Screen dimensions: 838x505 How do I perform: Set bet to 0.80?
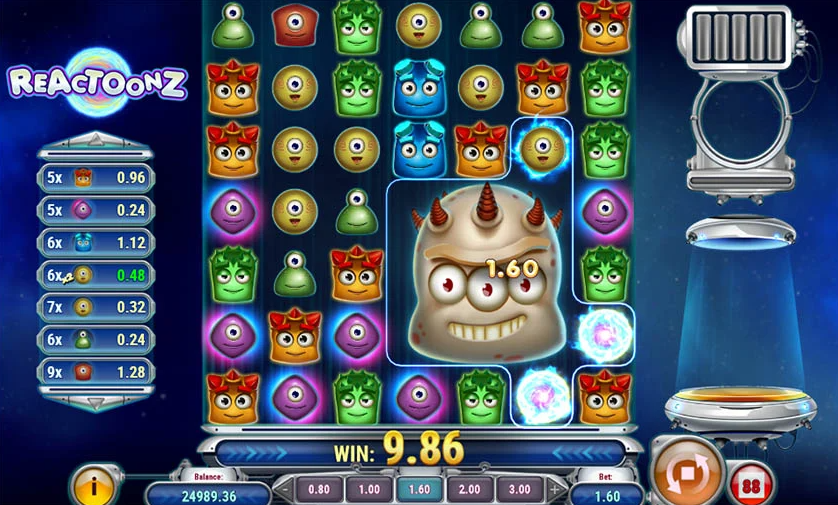point(319,490)
